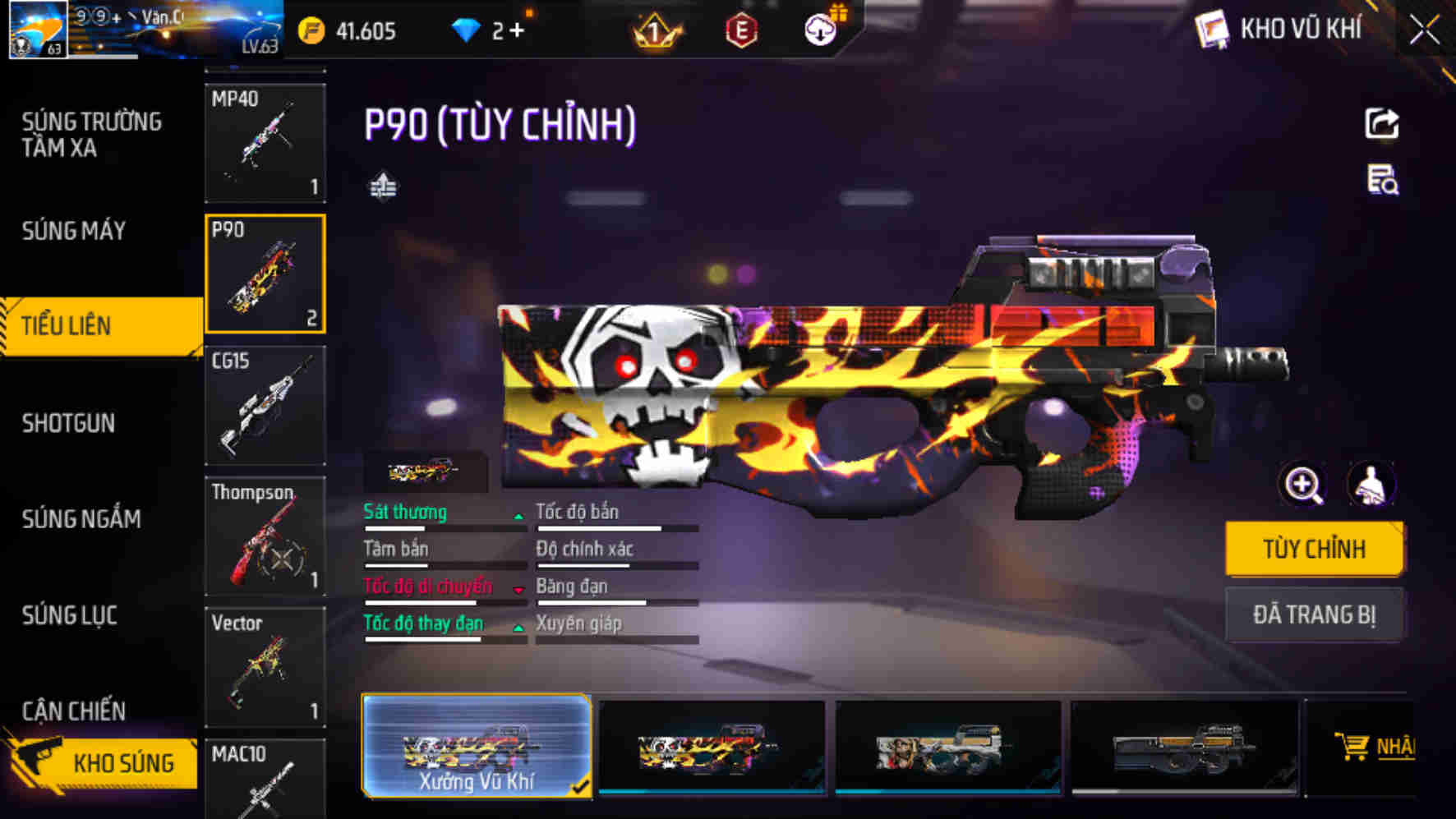Switch to the SHOTGUN category
Image resolution: width=1456 pixels, height=819 pixels.
coord(68,422)
